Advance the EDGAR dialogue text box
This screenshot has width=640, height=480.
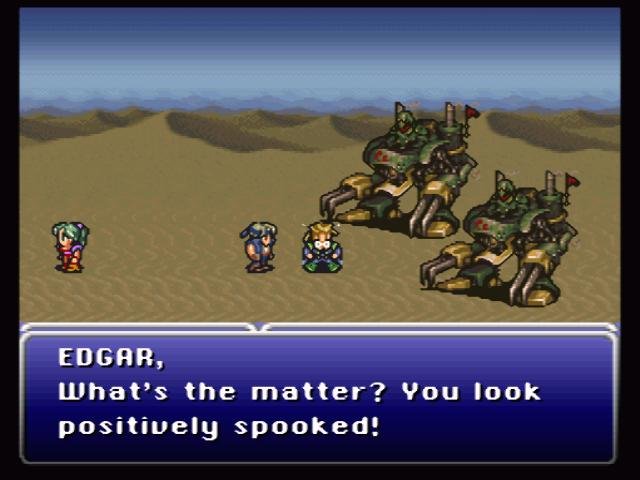click(x=318, y=394)
